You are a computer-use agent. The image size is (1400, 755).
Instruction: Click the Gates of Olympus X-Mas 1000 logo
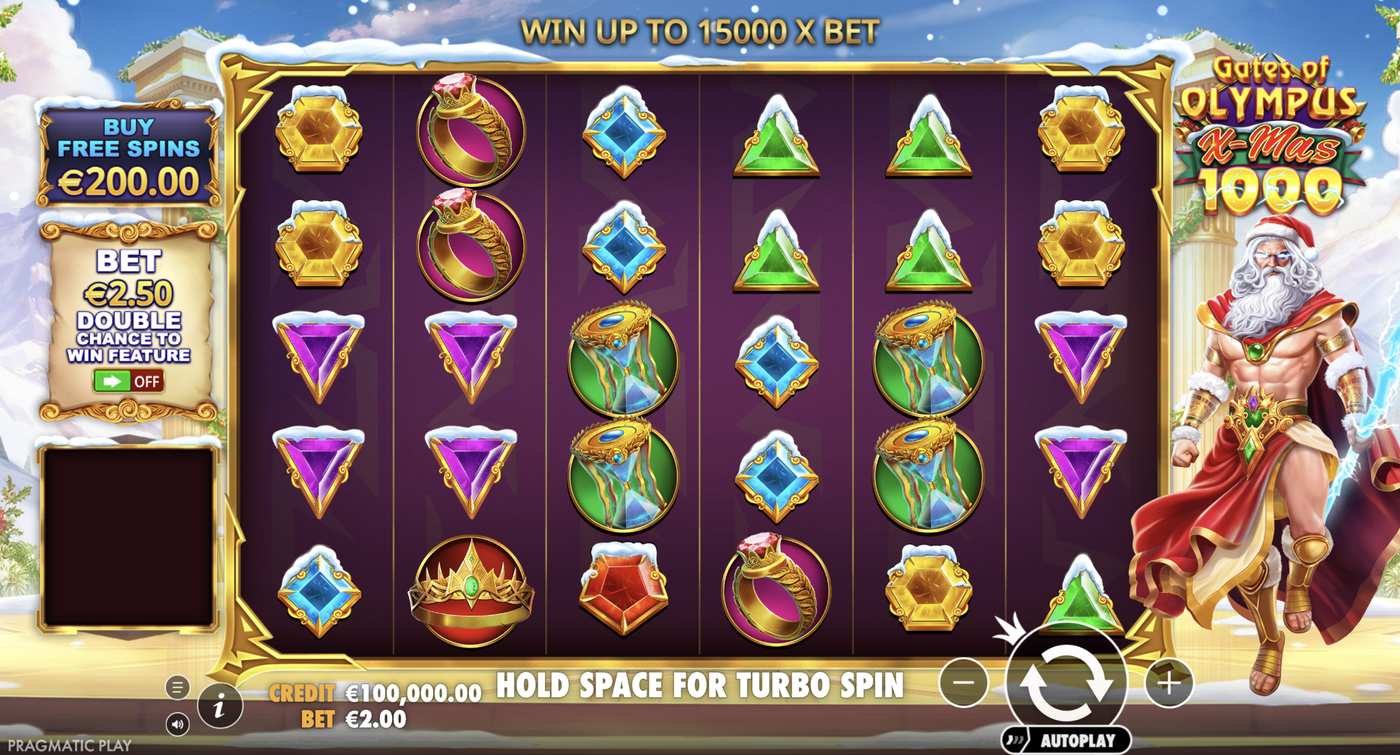point(1272,130)
